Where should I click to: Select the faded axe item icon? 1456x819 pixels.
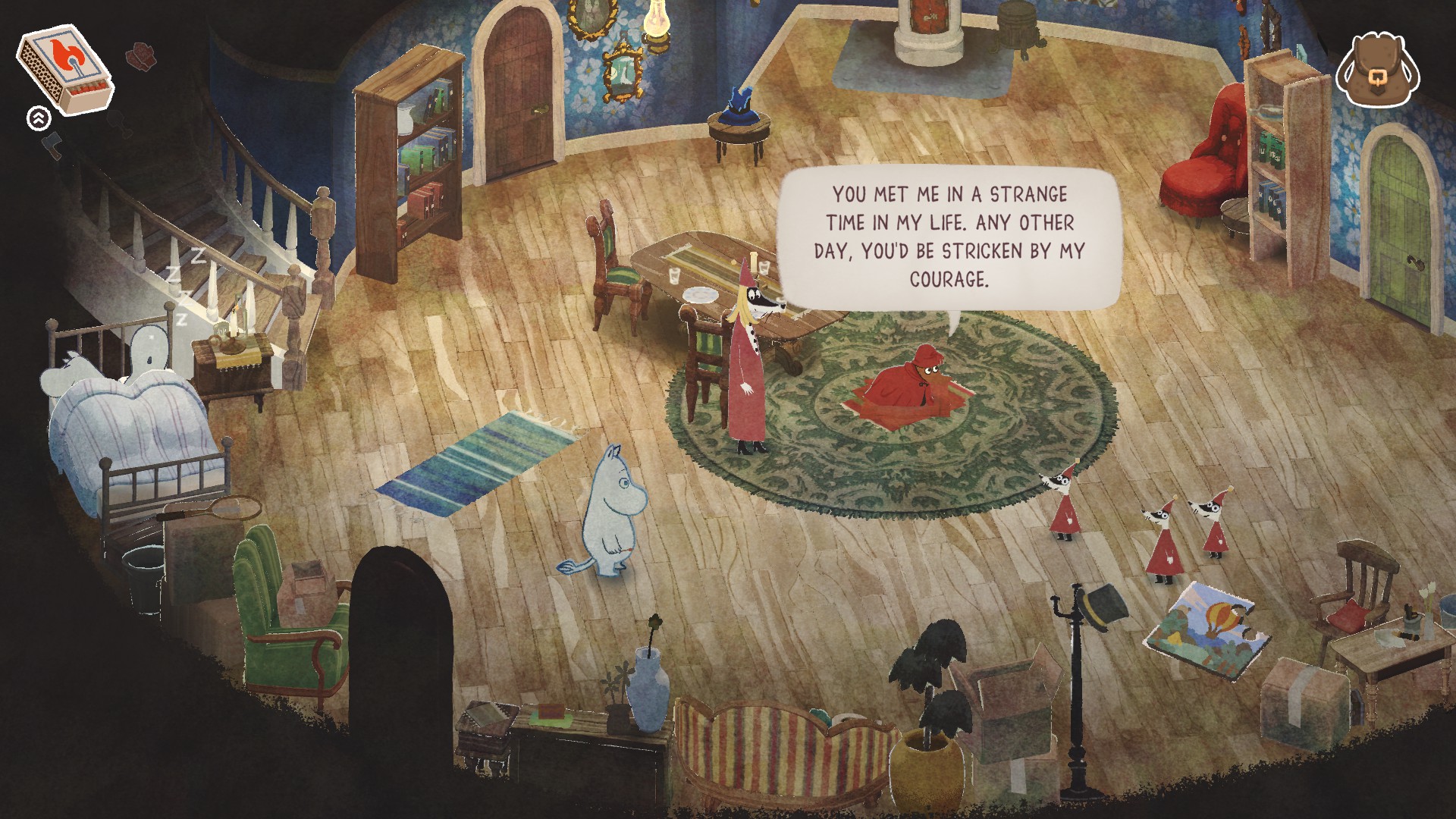pyautogui.click(x=51, y=147)
